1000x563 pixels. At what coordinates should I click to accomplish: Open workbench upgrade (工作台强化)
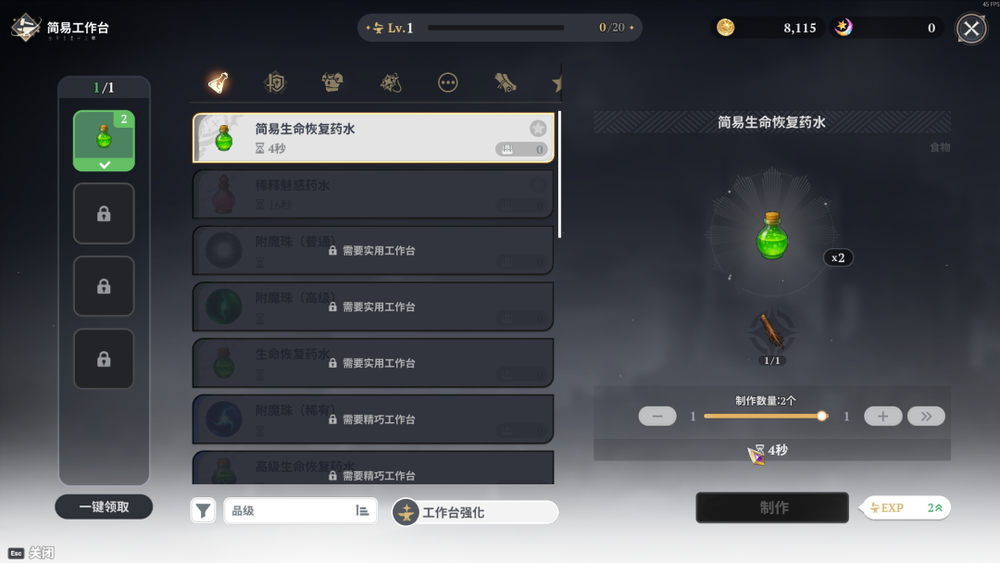tap(475, 512)
